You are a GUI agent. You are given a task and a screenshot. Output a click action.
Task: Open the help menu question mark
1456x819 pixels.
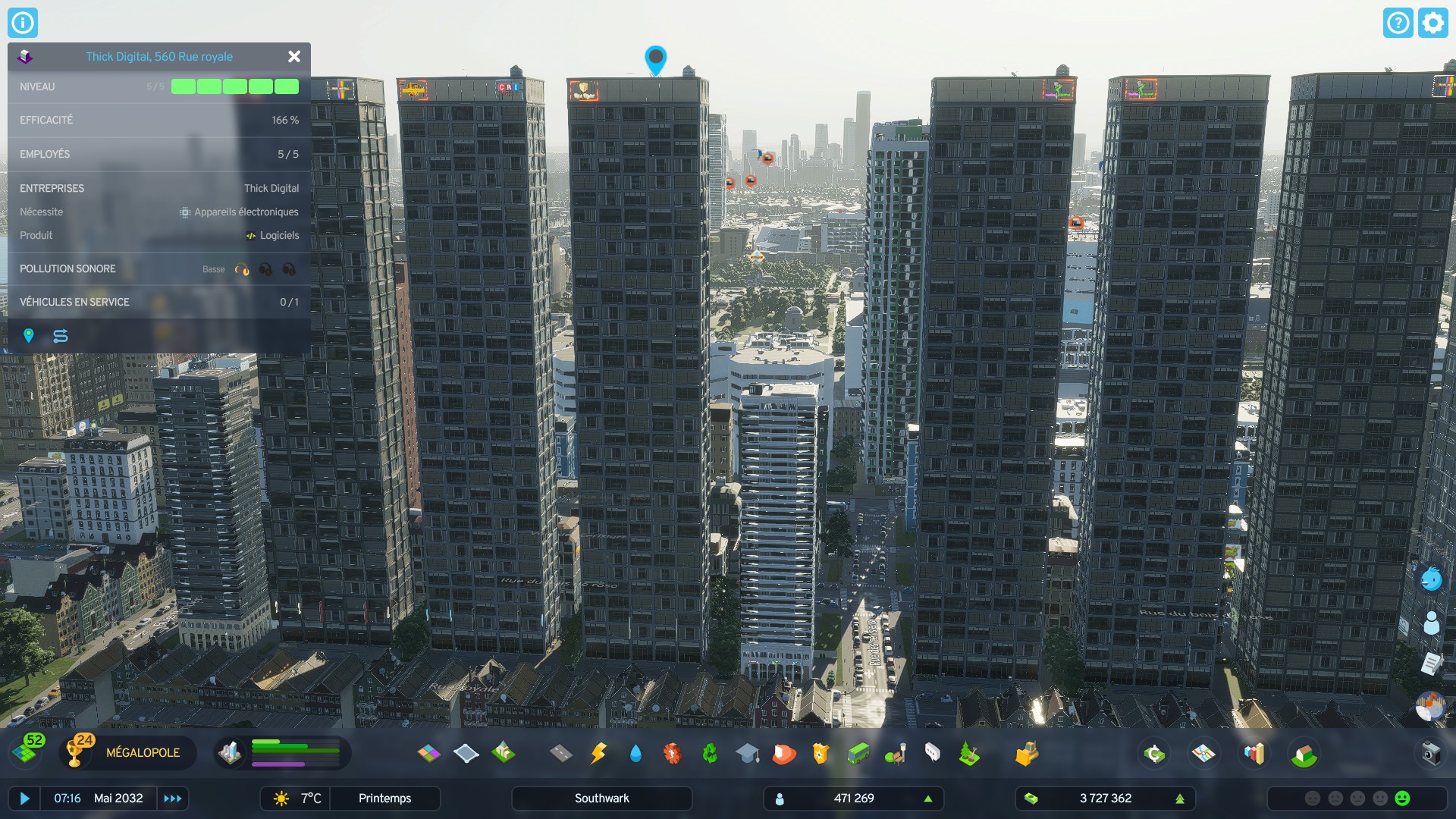click(1398, 23)
